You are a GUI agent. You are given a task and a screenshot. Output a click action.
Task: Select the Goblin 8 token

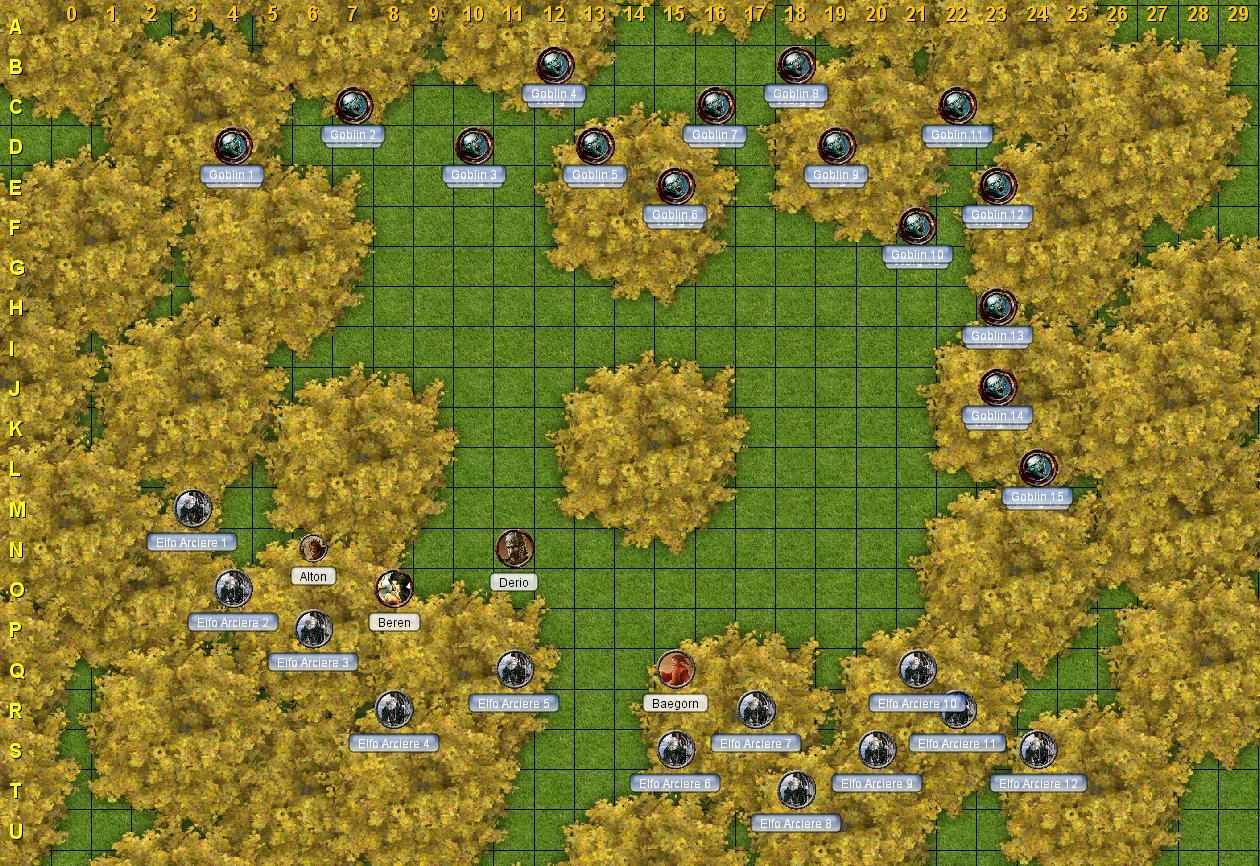click(x=796, y=66)
